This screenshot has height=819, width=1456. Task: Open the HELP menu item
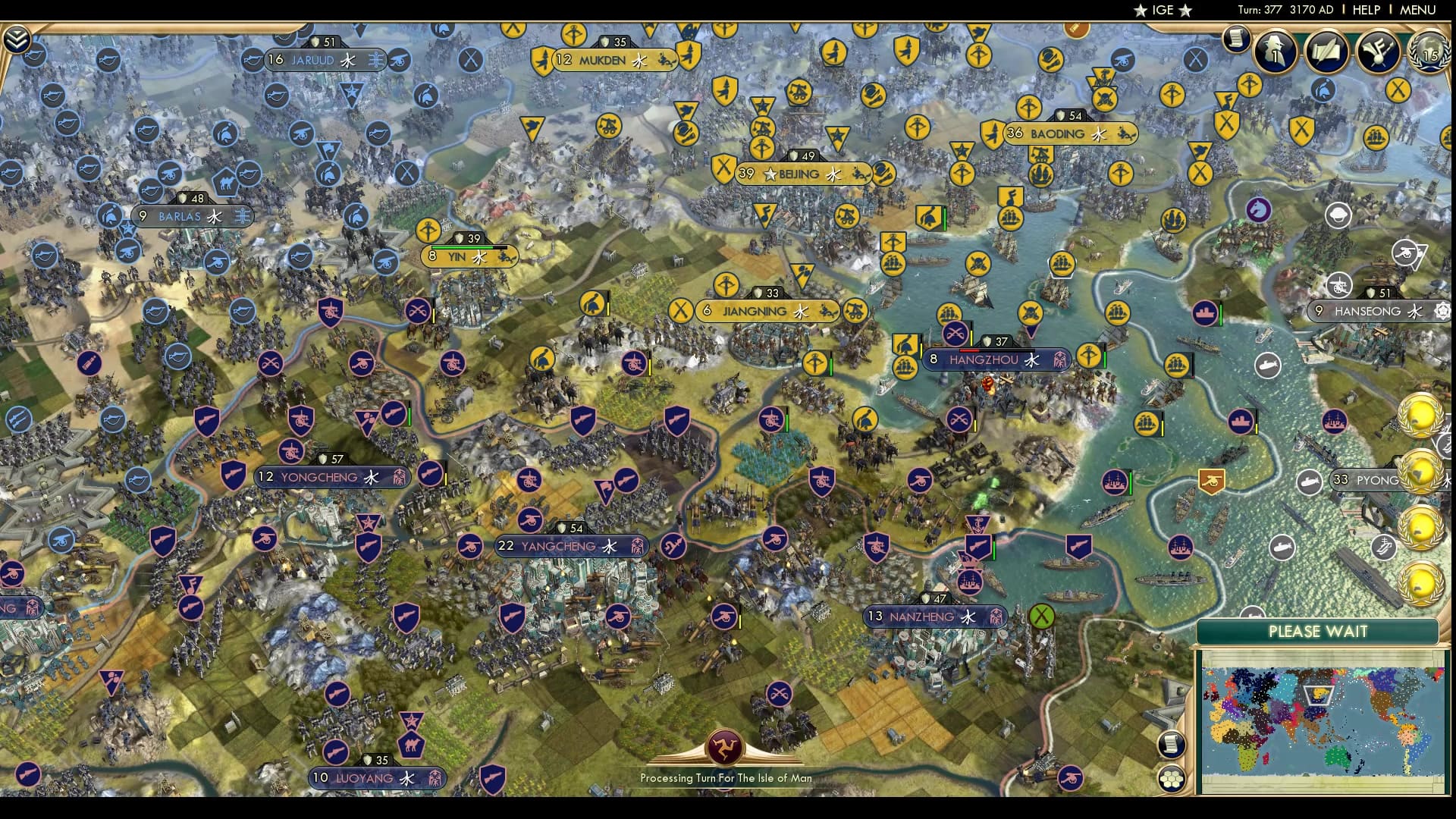(1365, 10)
